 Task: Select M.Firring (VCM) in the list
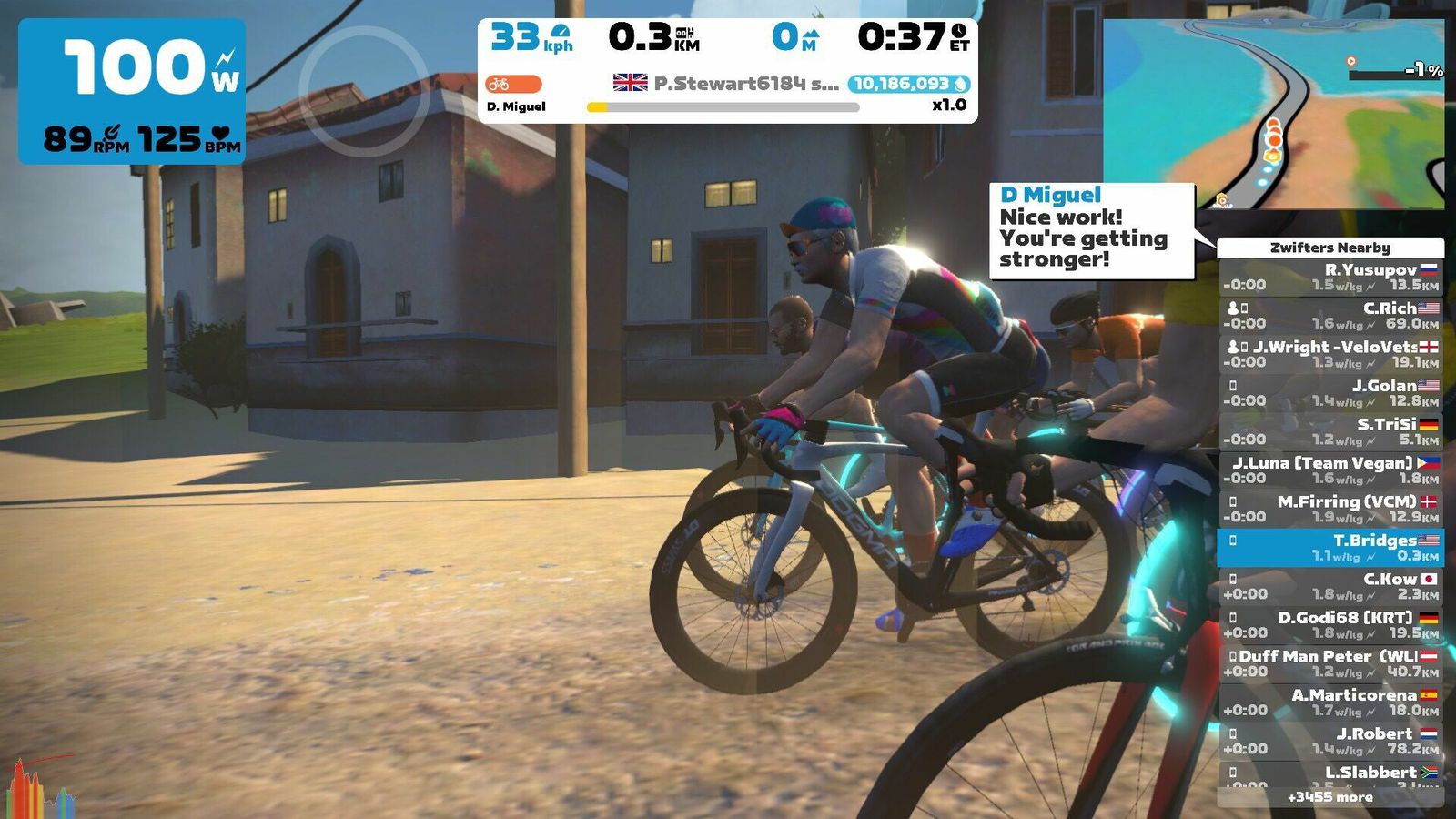pyautogui.click(x=1330, y=509)
